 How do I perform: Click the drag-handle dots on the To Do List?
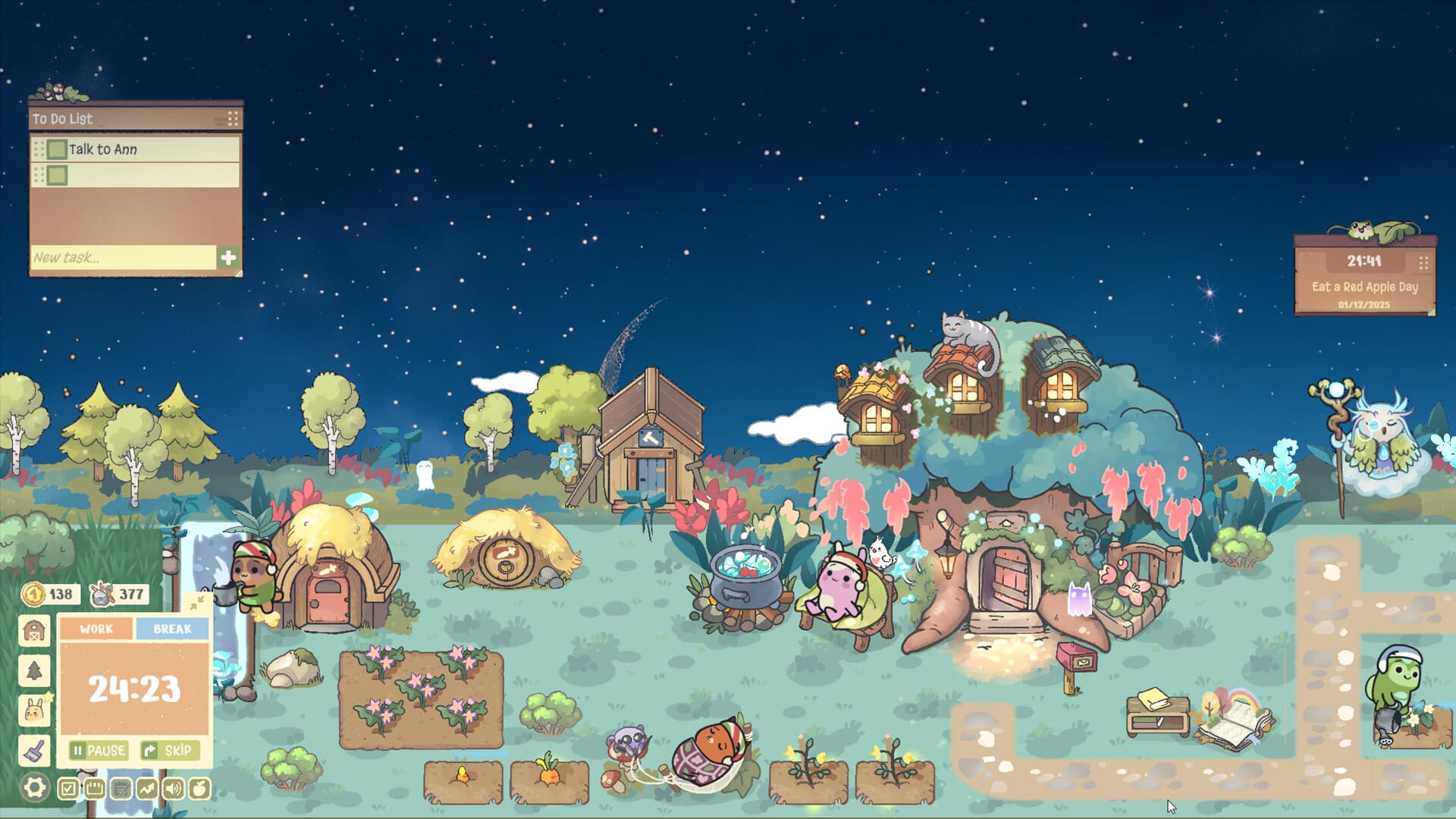tap(231, 119)
